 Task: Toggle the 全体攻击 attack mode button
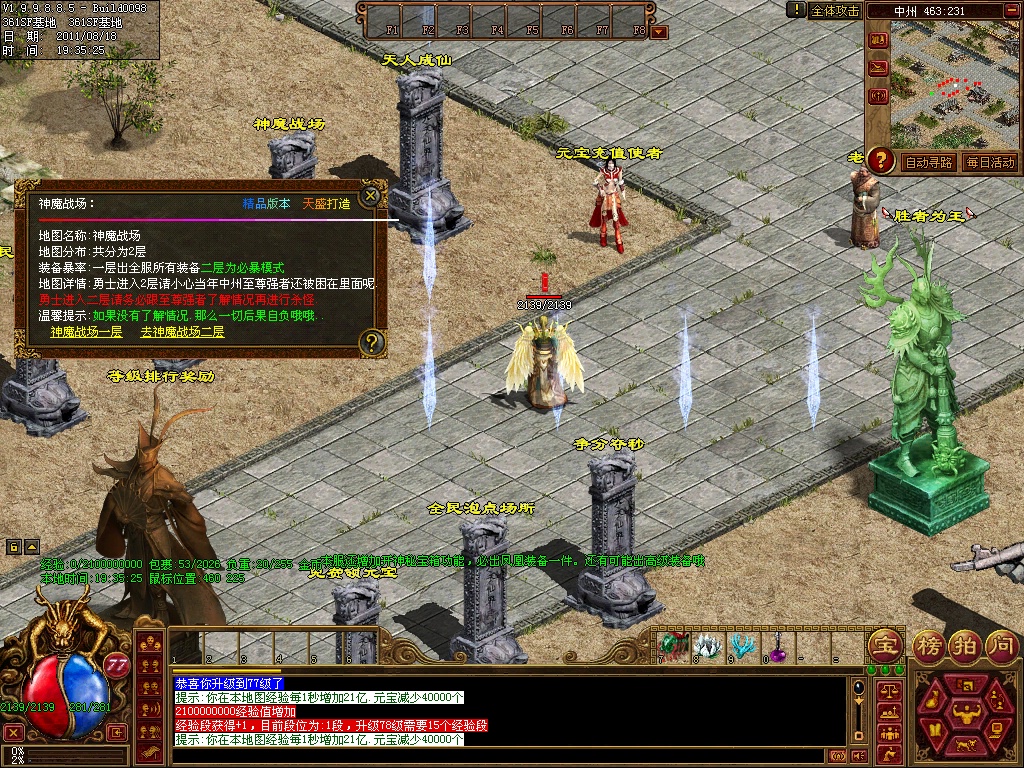[x=834, y=10]
